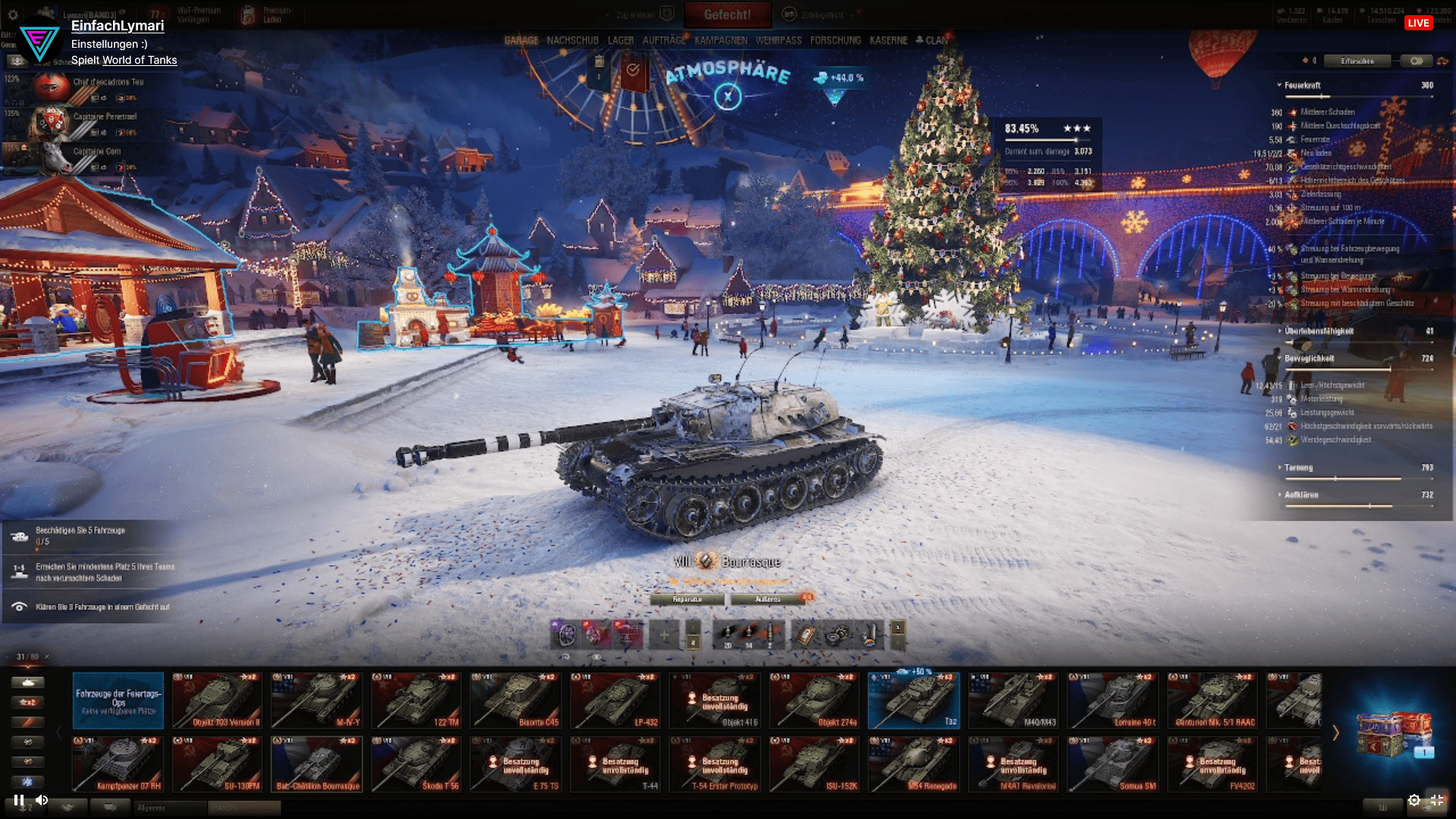Switch to the Lager tab

(x=620, y=40)
